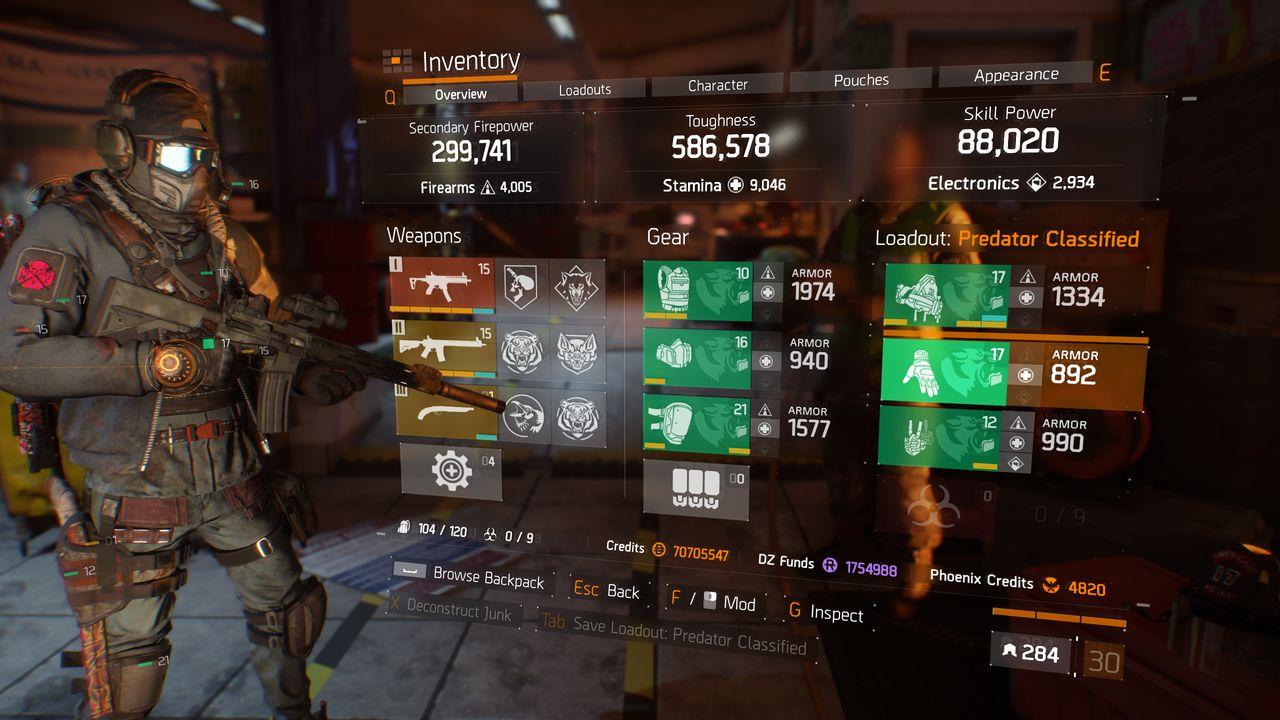Open the Loadouts tab

click(x=585, y=90)
